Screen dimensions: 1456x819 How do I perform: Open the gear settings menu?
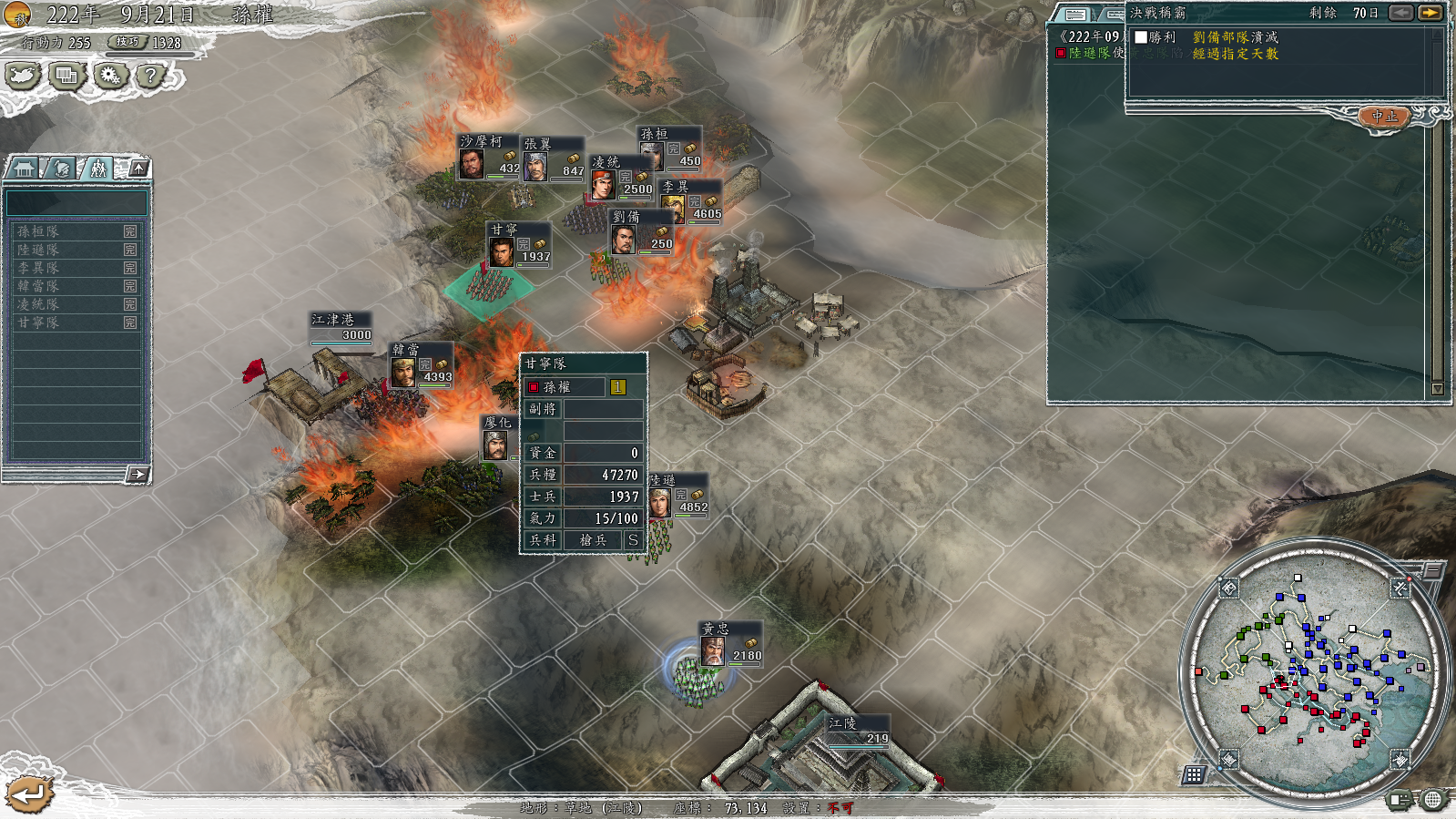[110, 76]
